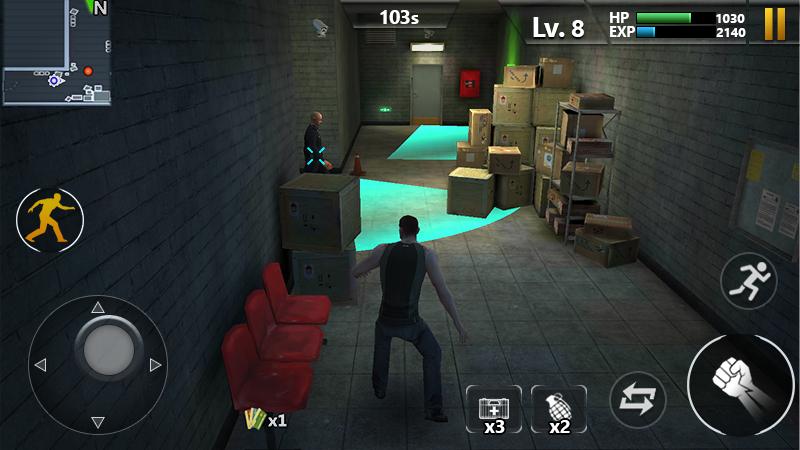800x450 pixels.
Task: Activate the sprint running man button
Action: coord(749,280)
